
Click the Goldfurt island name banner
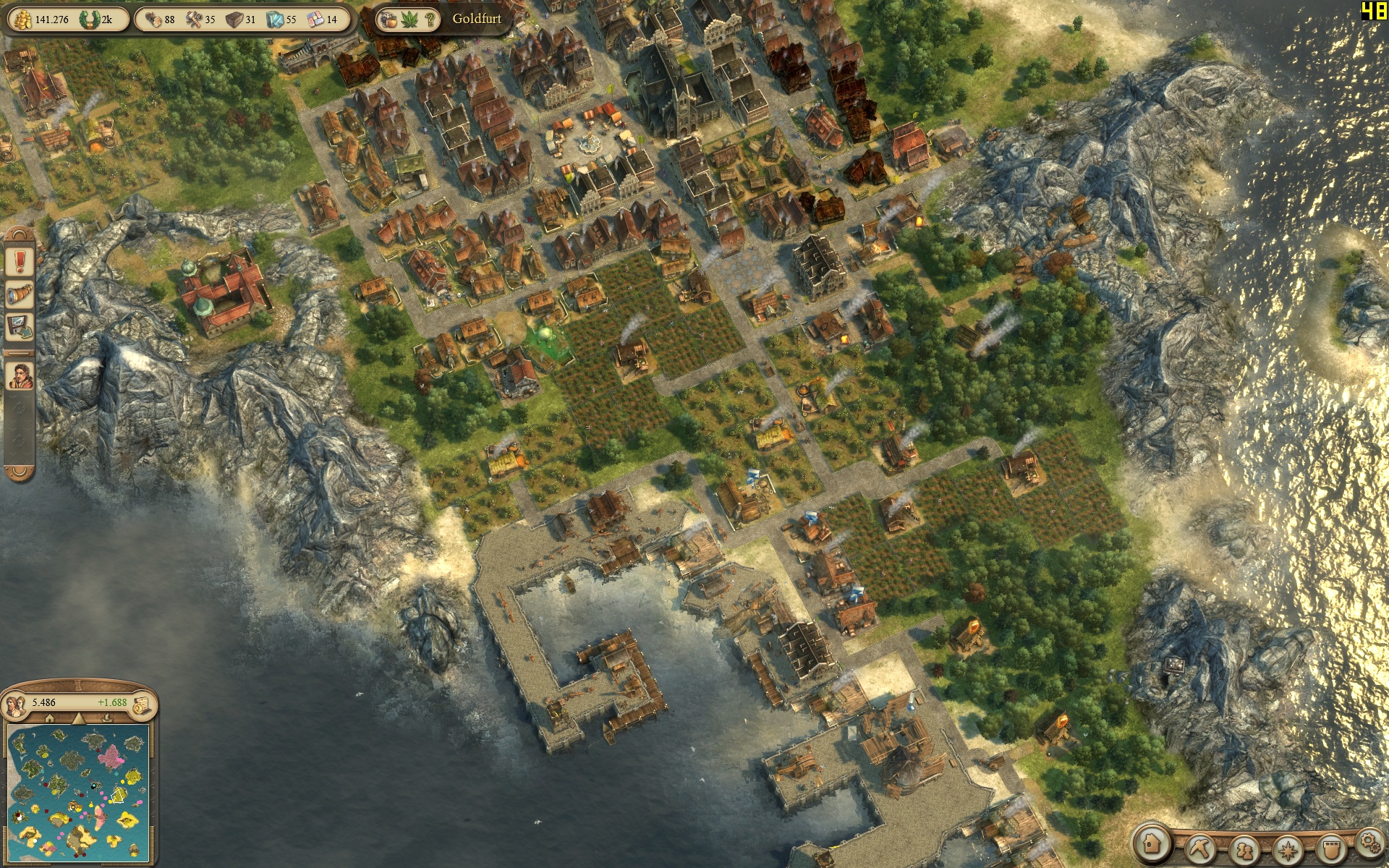477,19
